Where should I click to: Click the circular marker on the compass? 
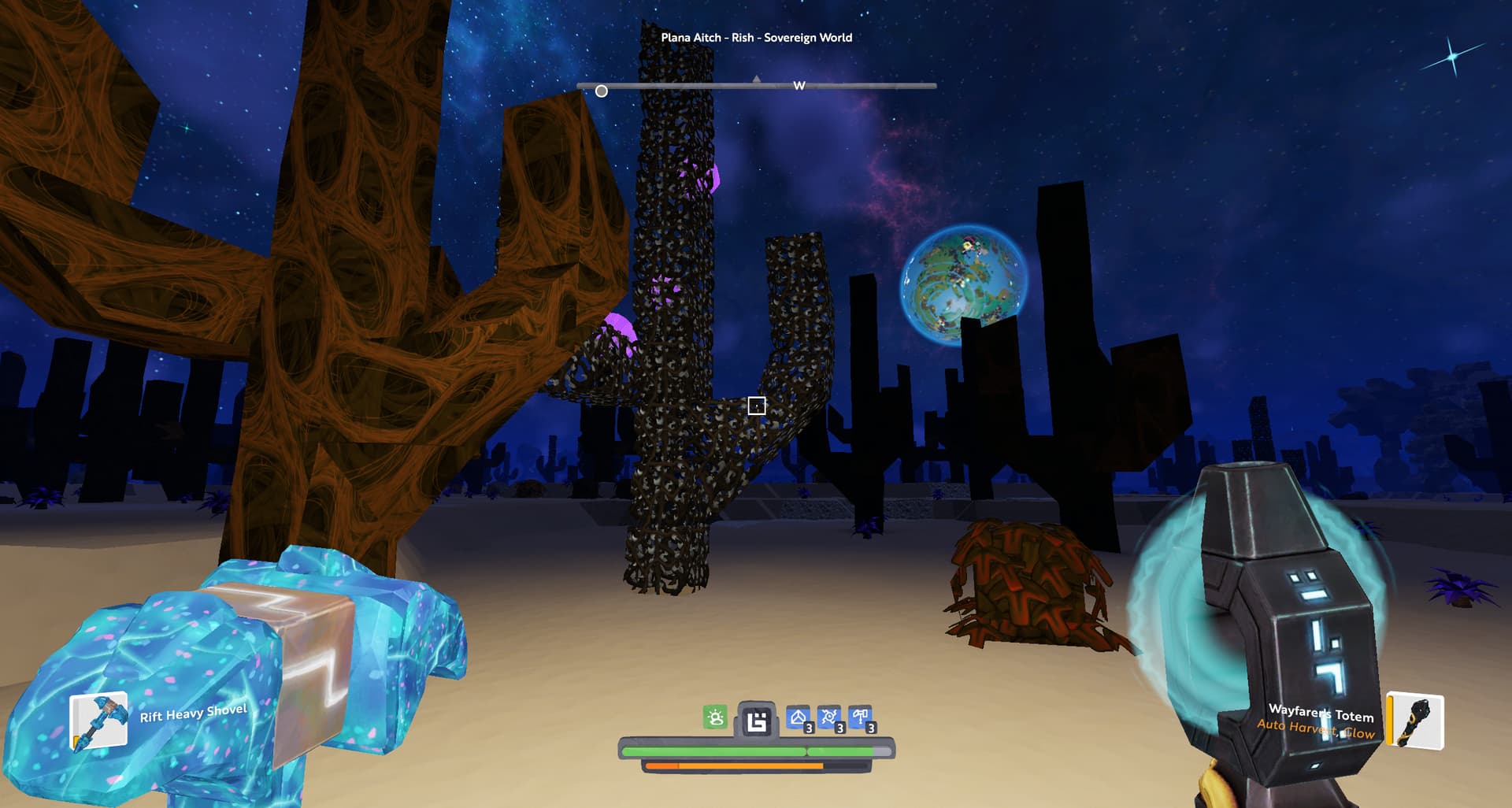pyautogui.click(x=602, y=91)
